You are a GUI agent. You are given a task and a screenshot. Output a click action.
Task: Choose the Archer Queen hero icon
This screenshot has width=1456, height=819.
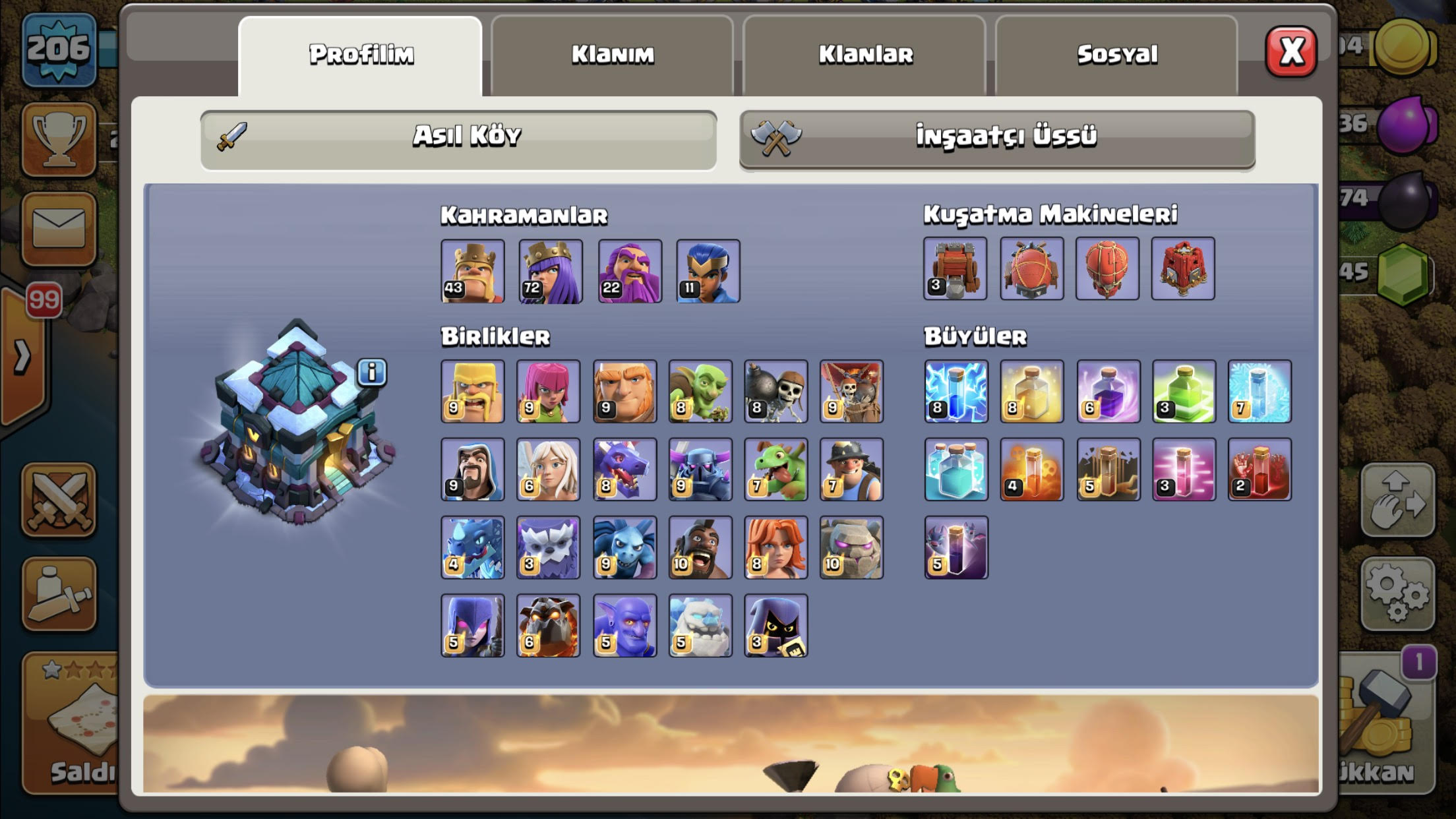tap(551, 271)
